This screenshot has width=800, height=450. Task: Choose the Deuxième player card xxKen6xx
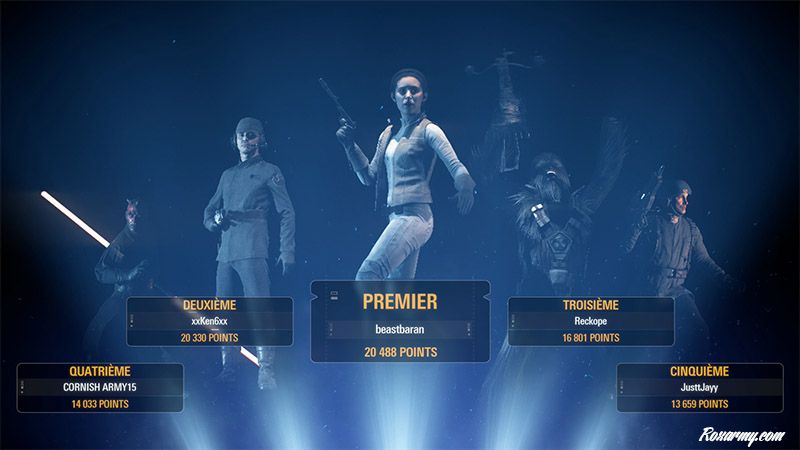[x=210, y=321]
